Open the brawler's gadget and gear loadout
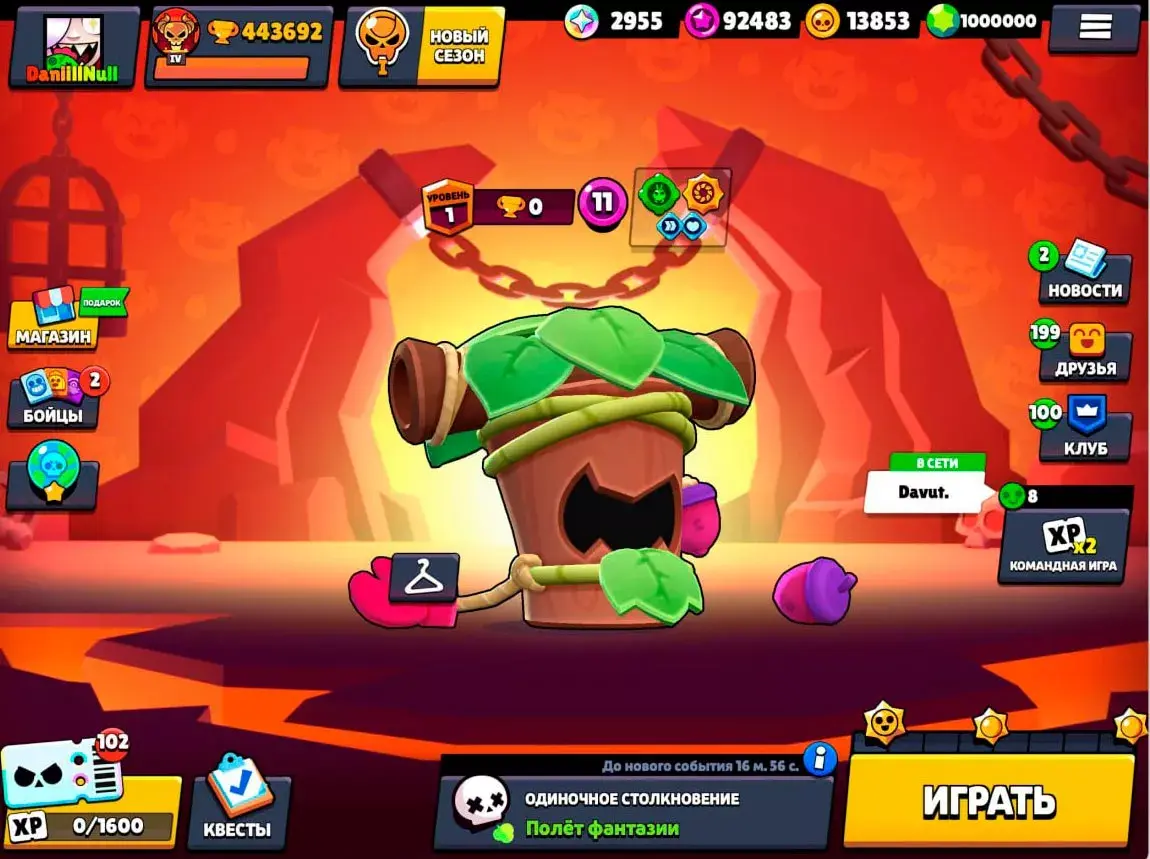This screenshot has width=1150, height=859. tap(680, 205)
